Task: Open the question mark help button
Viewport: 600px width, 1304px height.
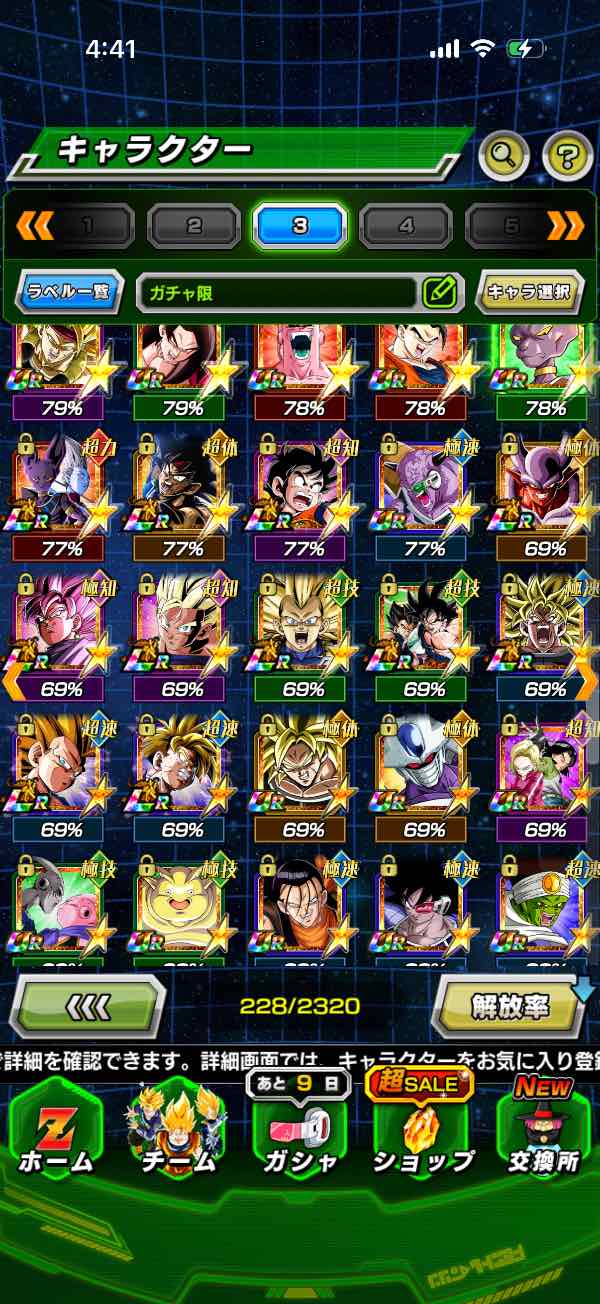Action: click(567, 155)
